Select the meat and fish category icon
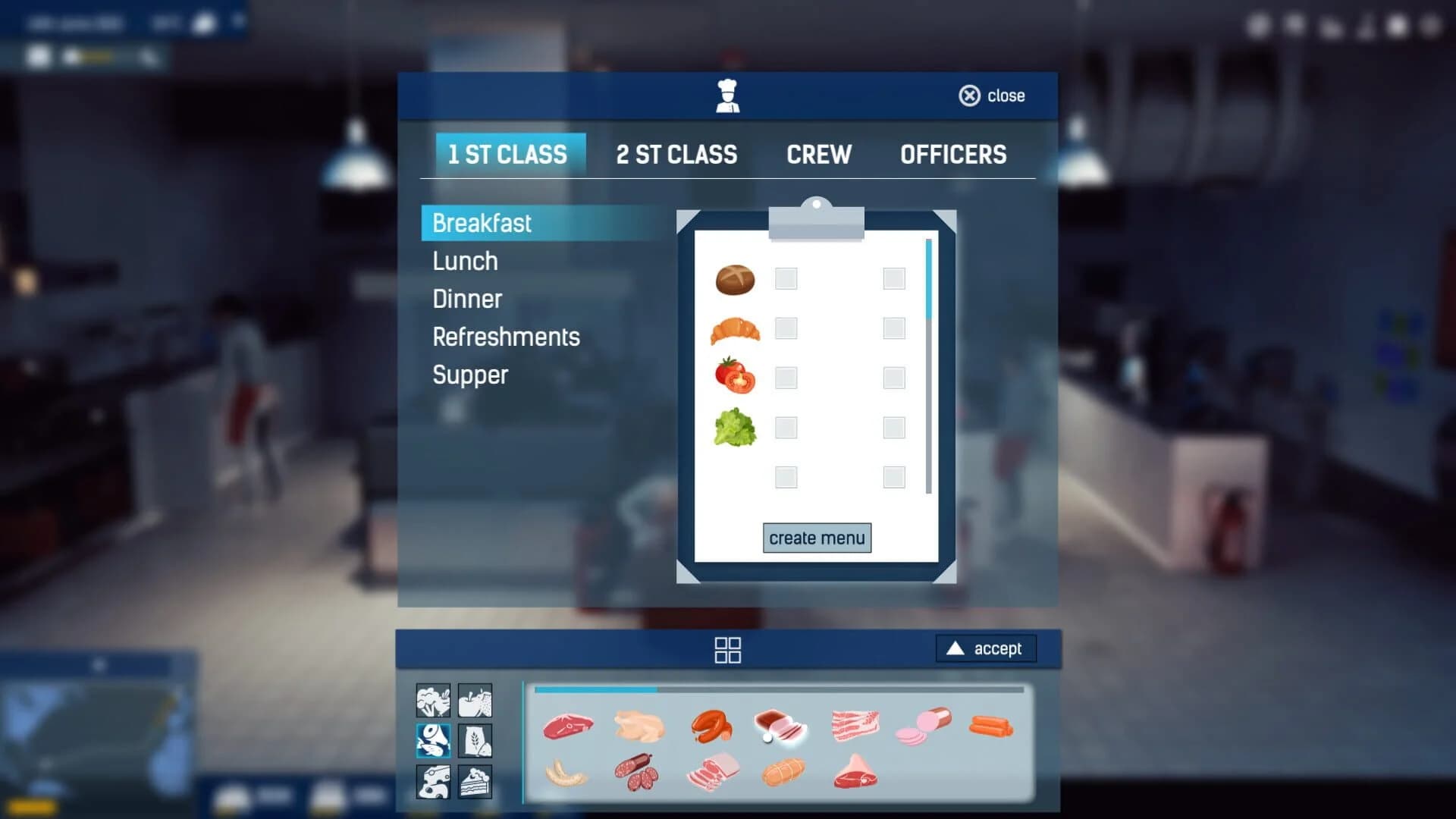This screenshot has height=819, width=1456. 432,742
